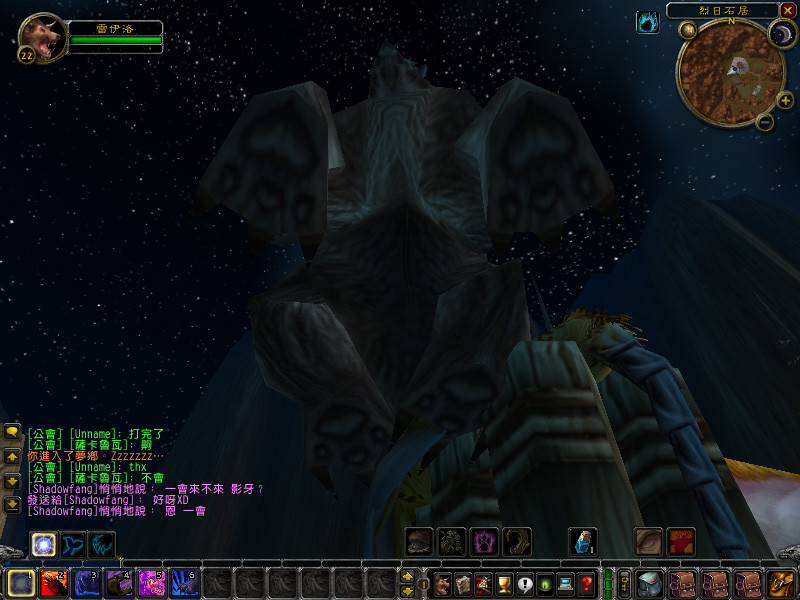Close the minimap with the red X
This screenshot has height=600, width=800.
coord(789,10)
